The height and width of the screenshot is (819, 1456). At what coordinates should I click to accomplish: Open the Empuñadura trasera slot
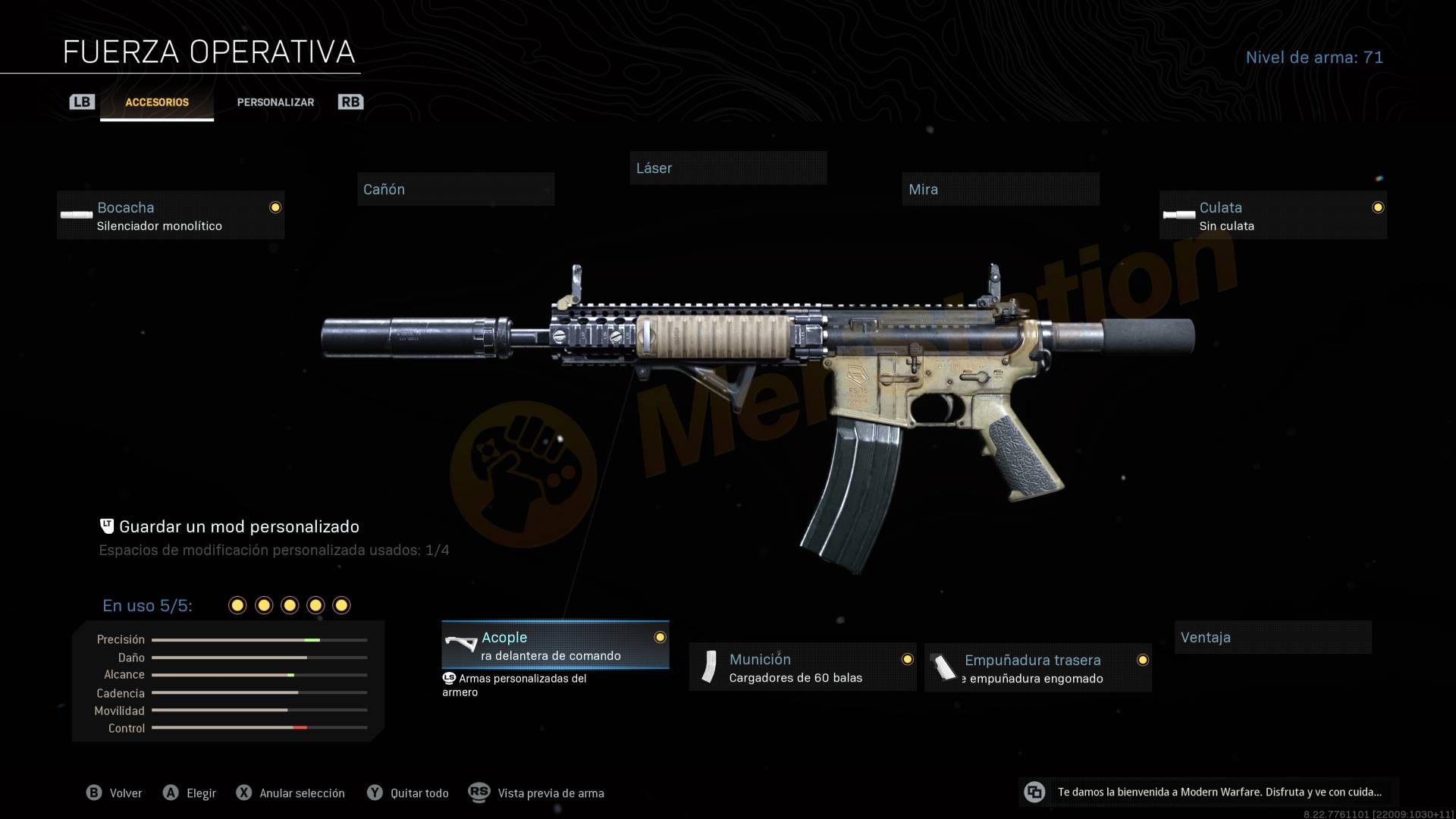tap(1037, 668)
